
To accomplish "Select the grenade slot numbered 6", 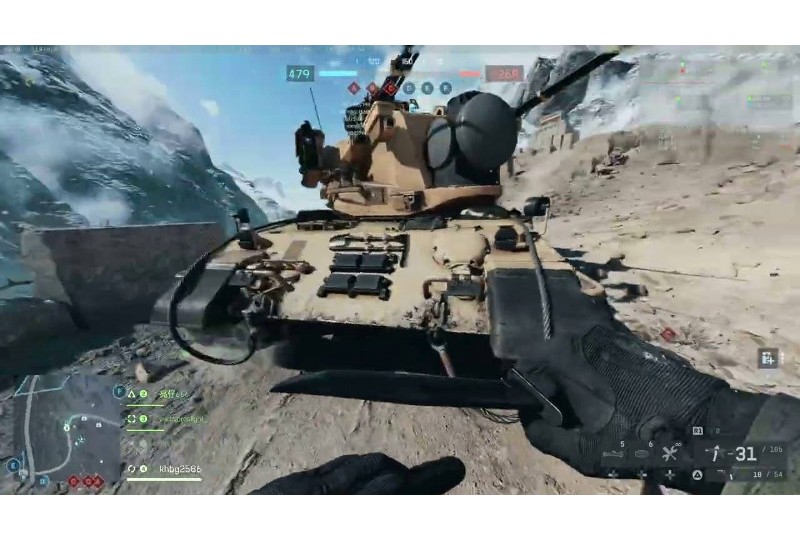I will pyautogui.click(x=642, y=456).
